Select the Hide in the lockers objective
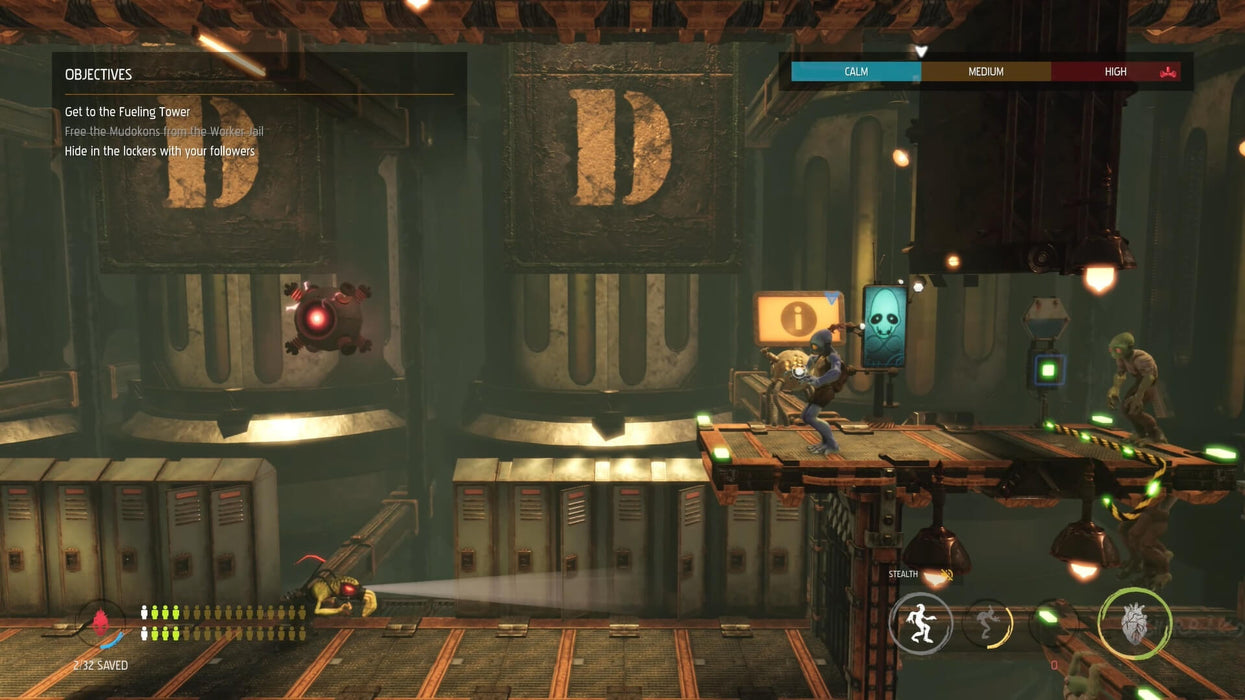 160,151
